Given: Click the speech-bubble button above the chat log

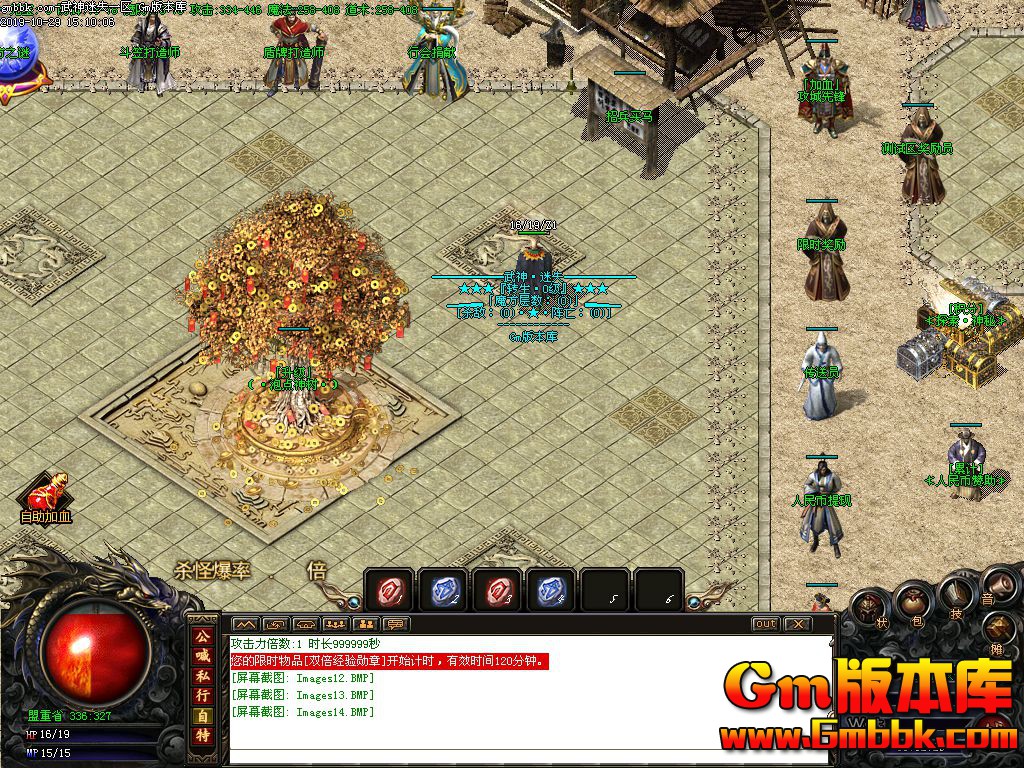Looking at the screenshot, I should click(x=397, y=624).
